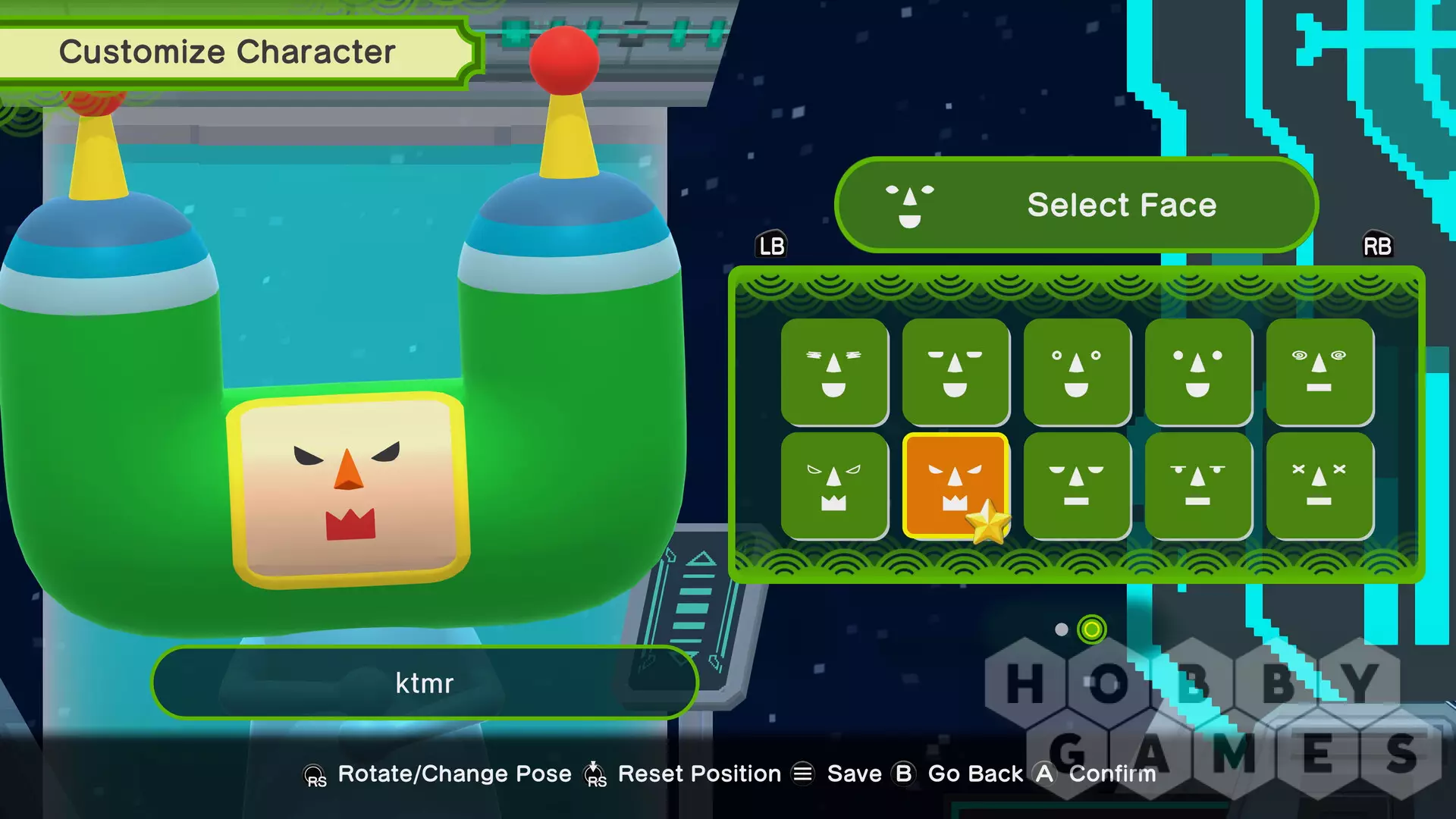Choose the half-closed eyes face with flat mouth
Viewport: 1456px width, 819px height.
coord(1077,485)
